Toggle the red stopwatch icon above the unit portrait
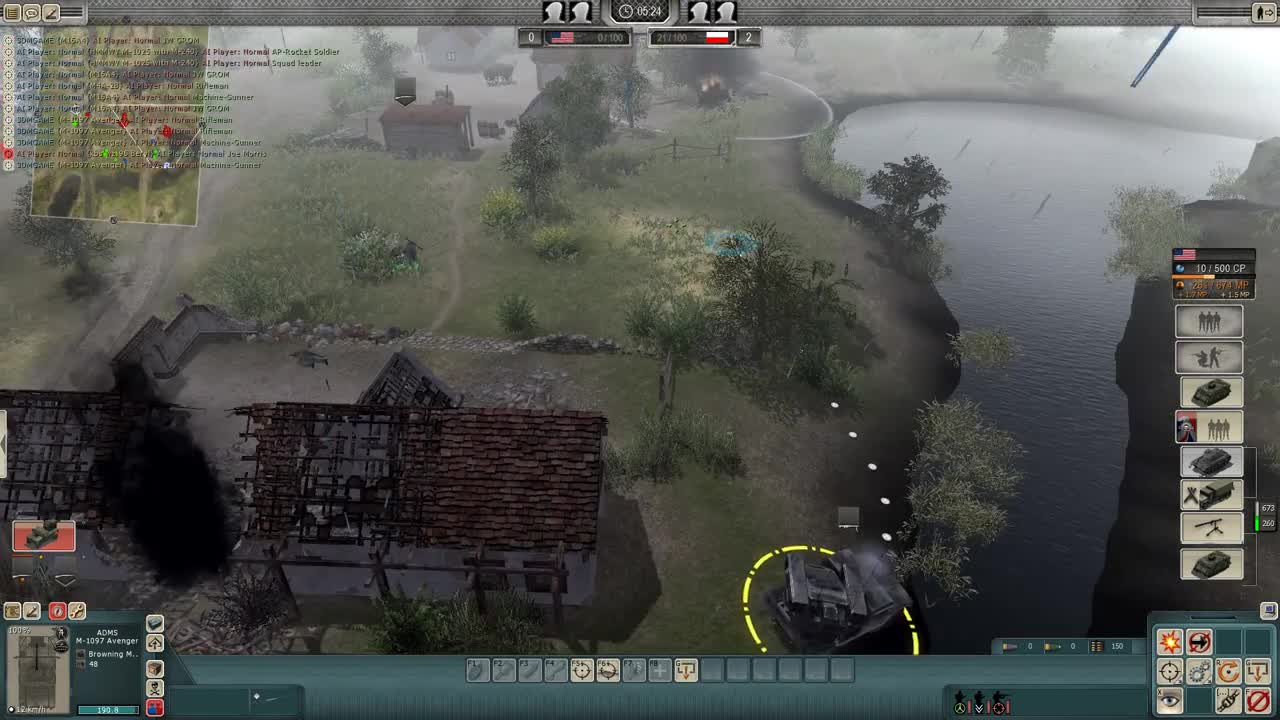The height and width of the screenshot is (720, 1280). coord(58,611)
